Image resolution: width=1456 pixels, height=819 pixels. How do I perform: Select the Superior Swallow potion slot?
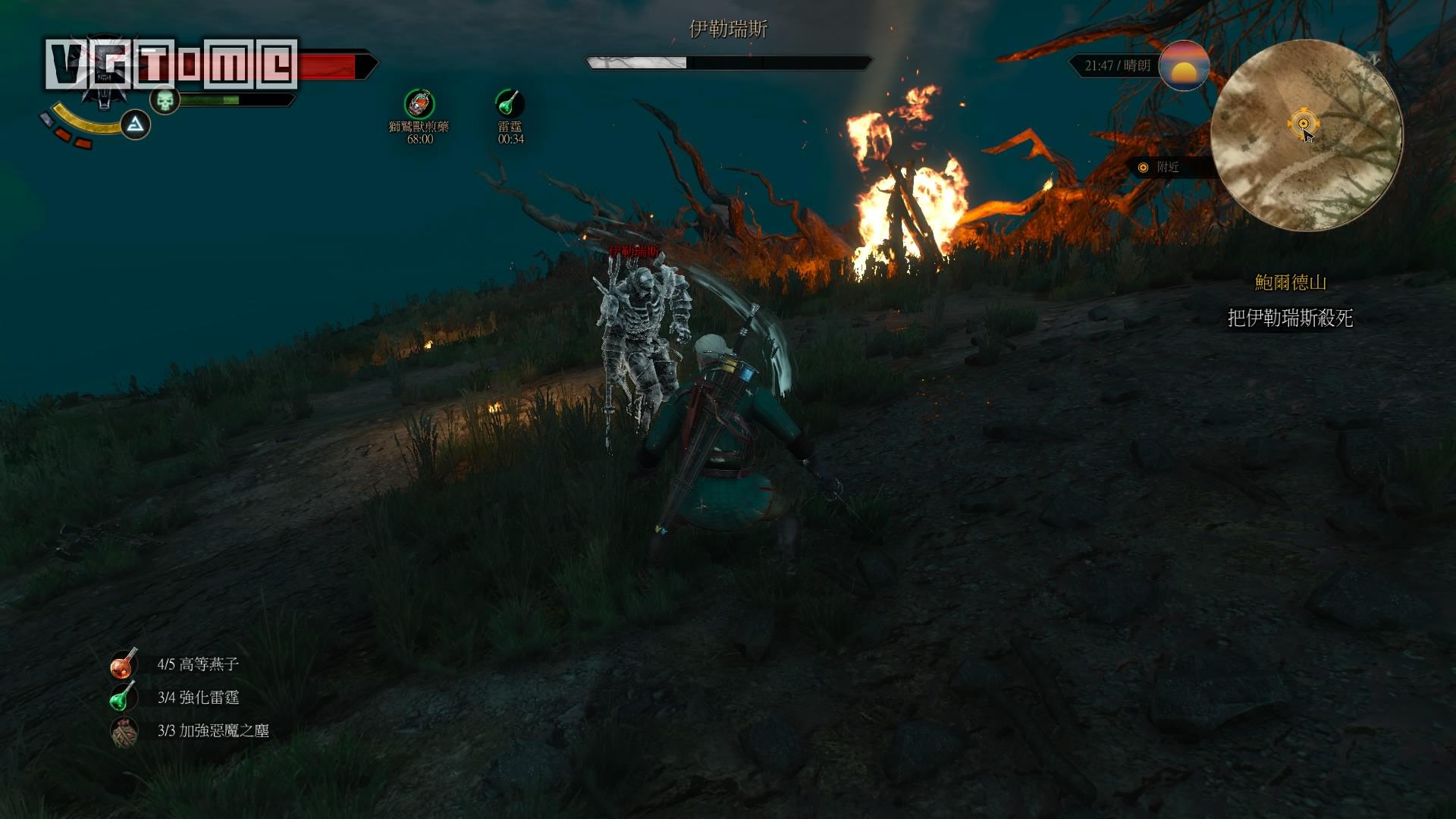(123, 664)
